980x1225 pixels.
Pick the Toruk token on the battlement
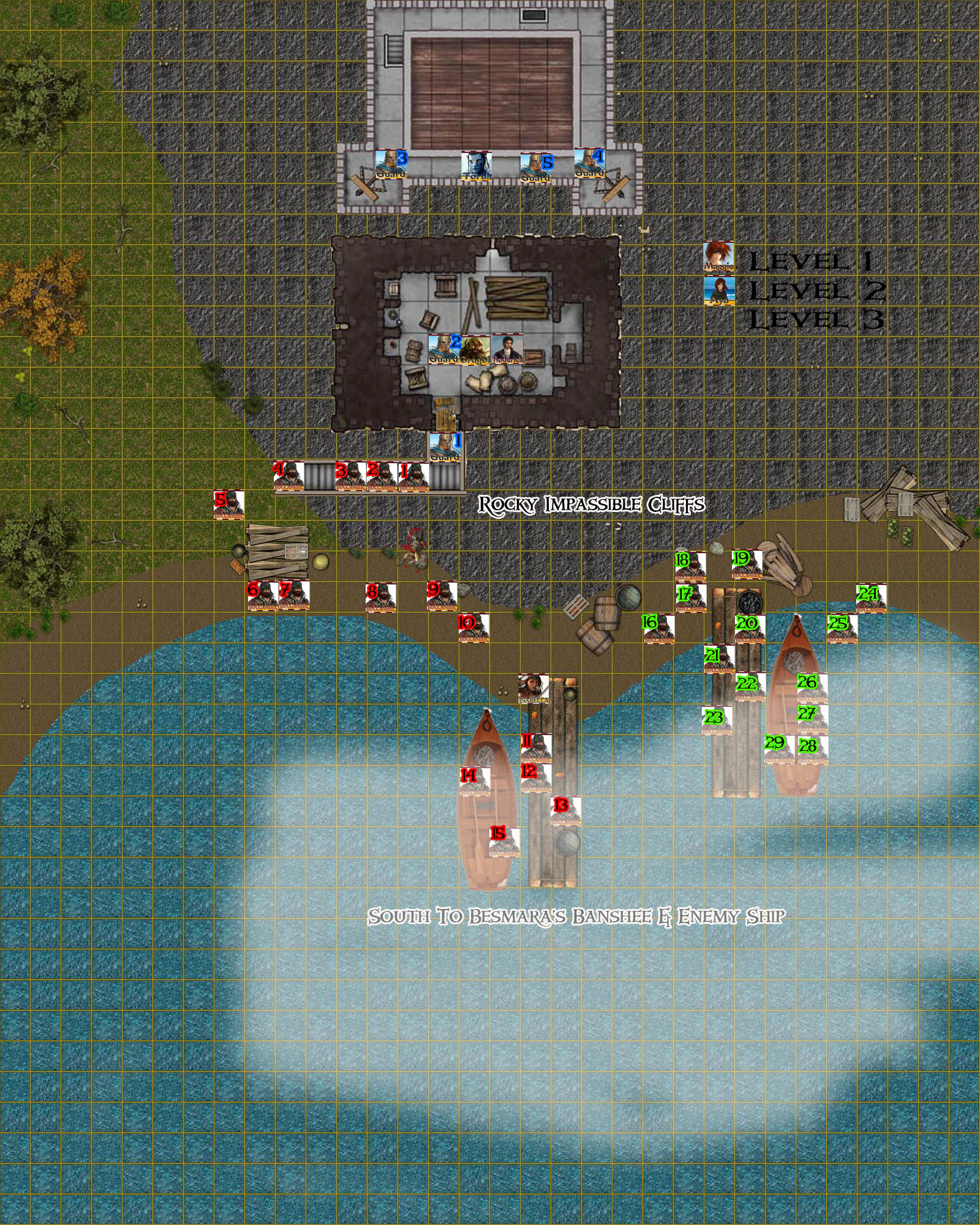[x=476, y=166]
